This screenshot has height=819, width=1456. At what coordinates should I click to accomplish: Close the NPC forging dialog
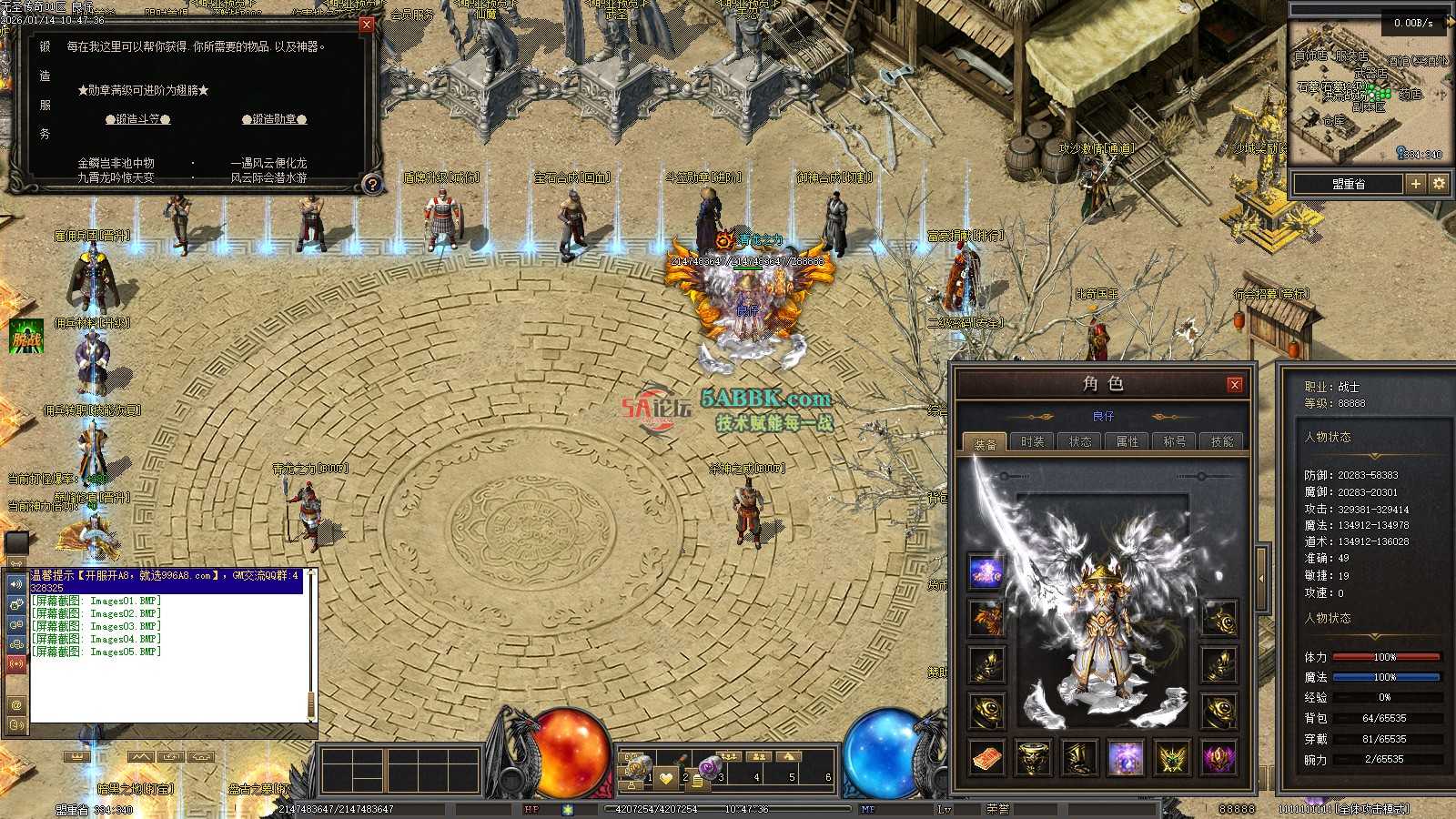[x=367, y=25]
